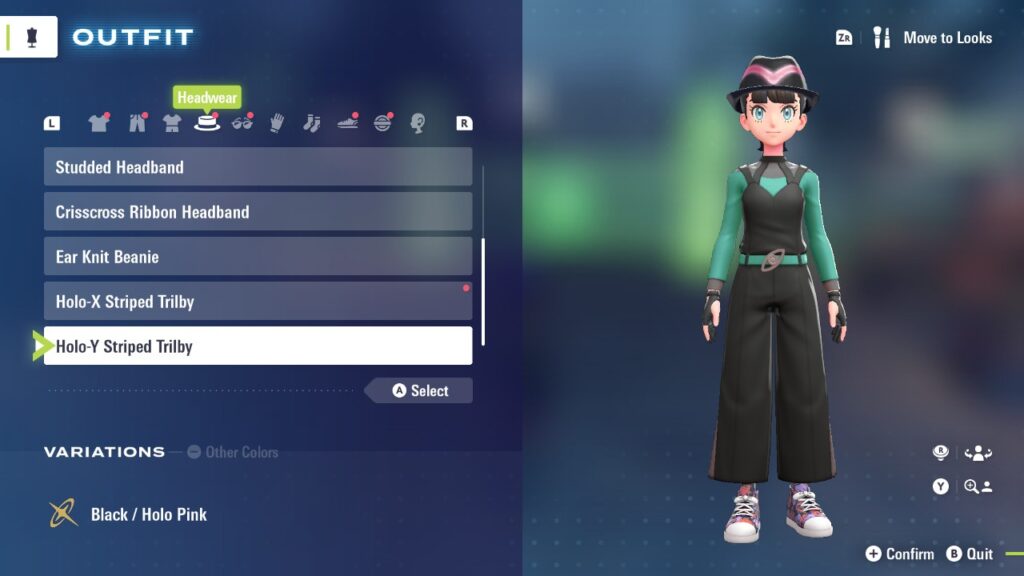Open the gloves category tab
The width and height of the screenshot is (1024, 576).
click(x=277, y=123)
